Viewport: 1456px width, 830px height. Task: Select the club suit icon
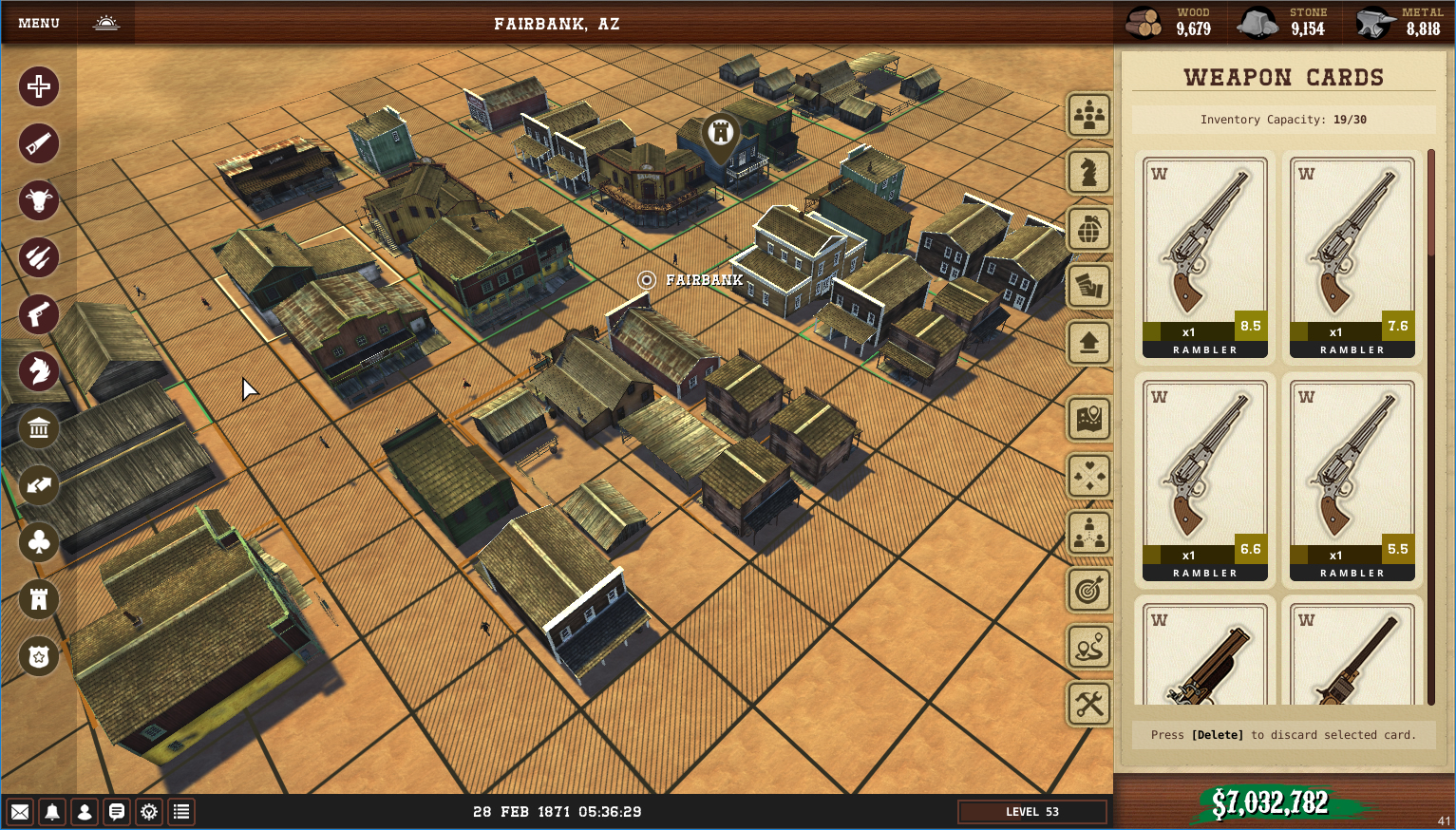click(x=39, y=542)
